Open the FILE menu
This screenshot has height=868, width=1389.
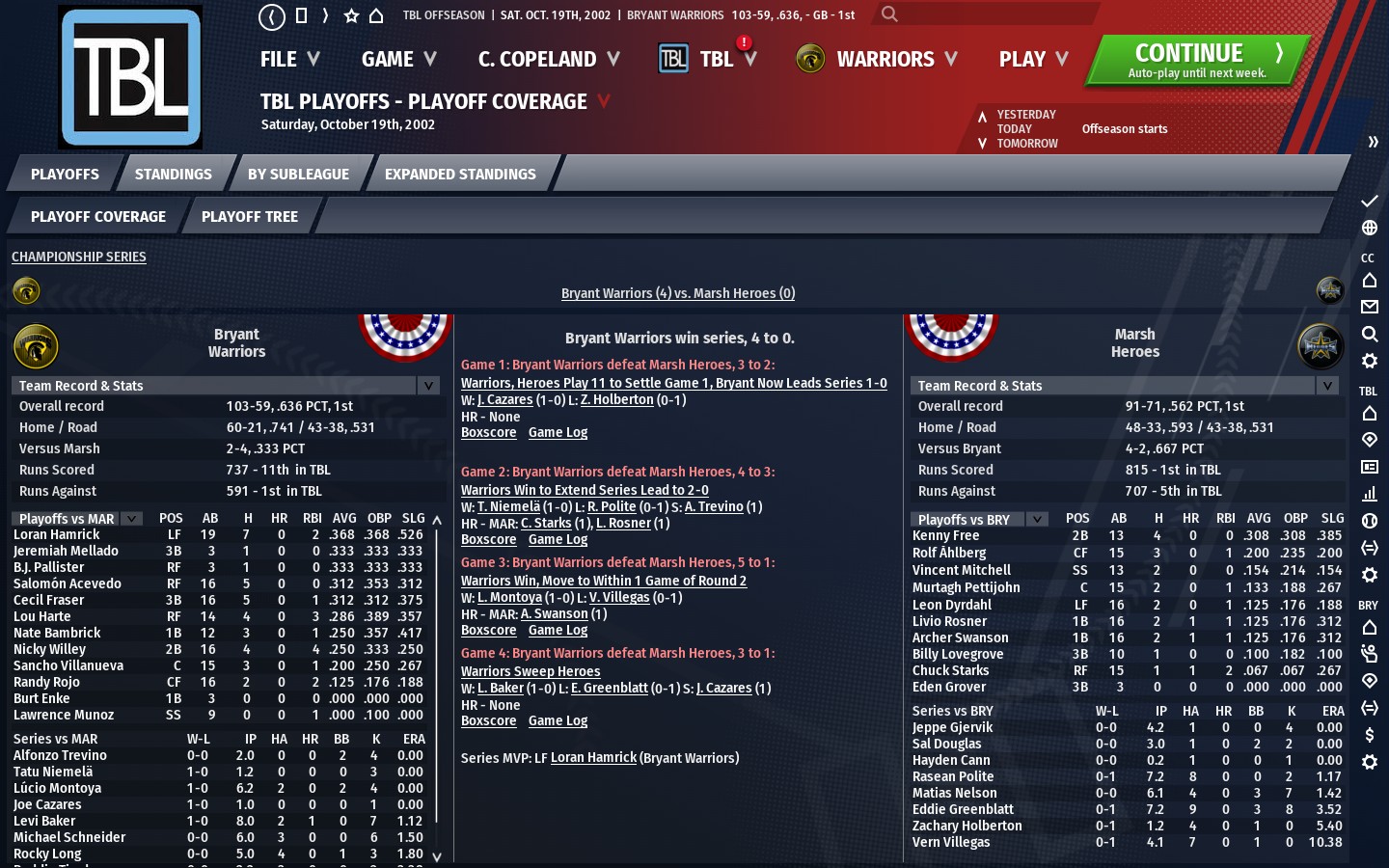(x=288, y=60)
